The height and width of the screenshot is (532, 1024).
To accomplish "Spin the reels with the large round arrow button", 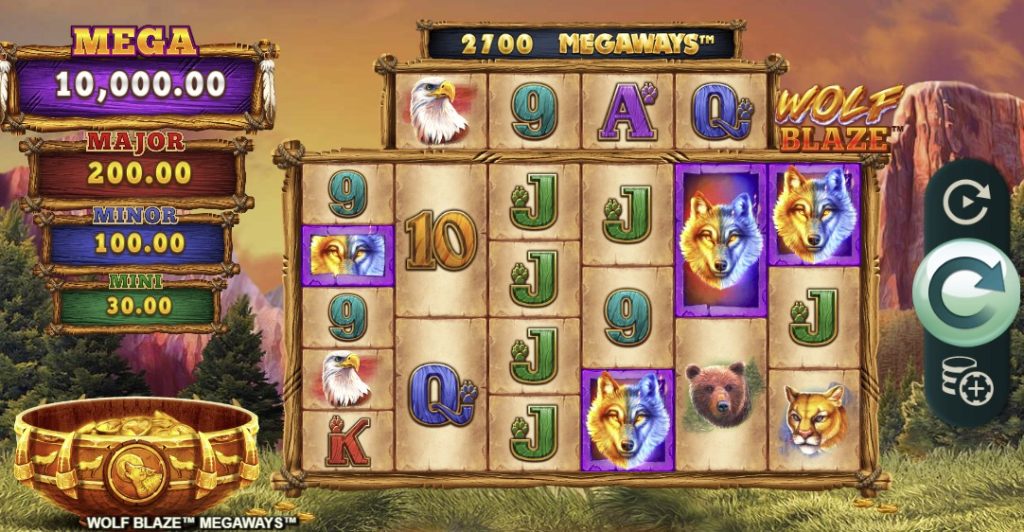I will click(965, 288).
